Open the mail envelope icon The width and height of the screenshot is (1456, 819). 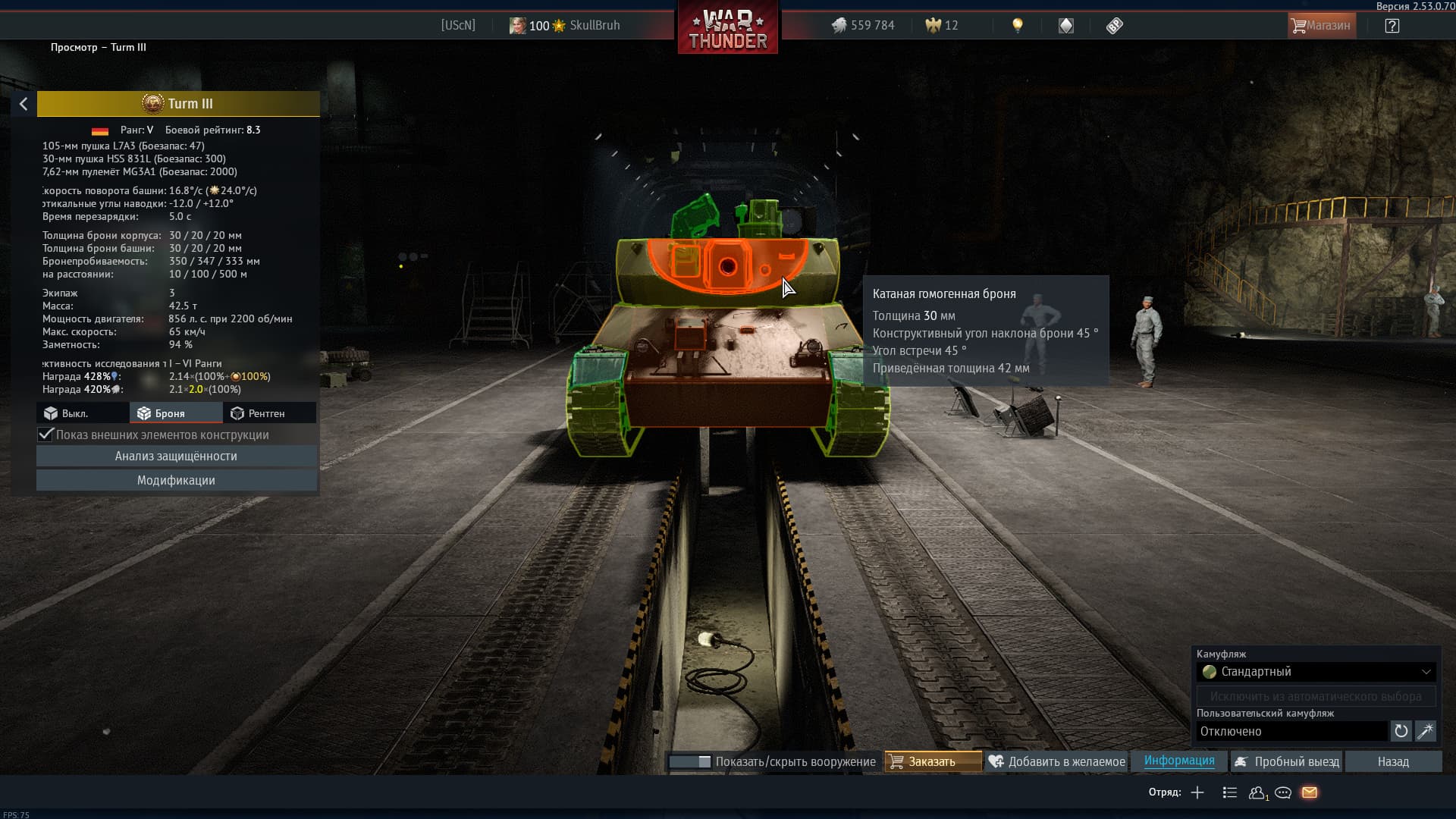[1310, 792]
